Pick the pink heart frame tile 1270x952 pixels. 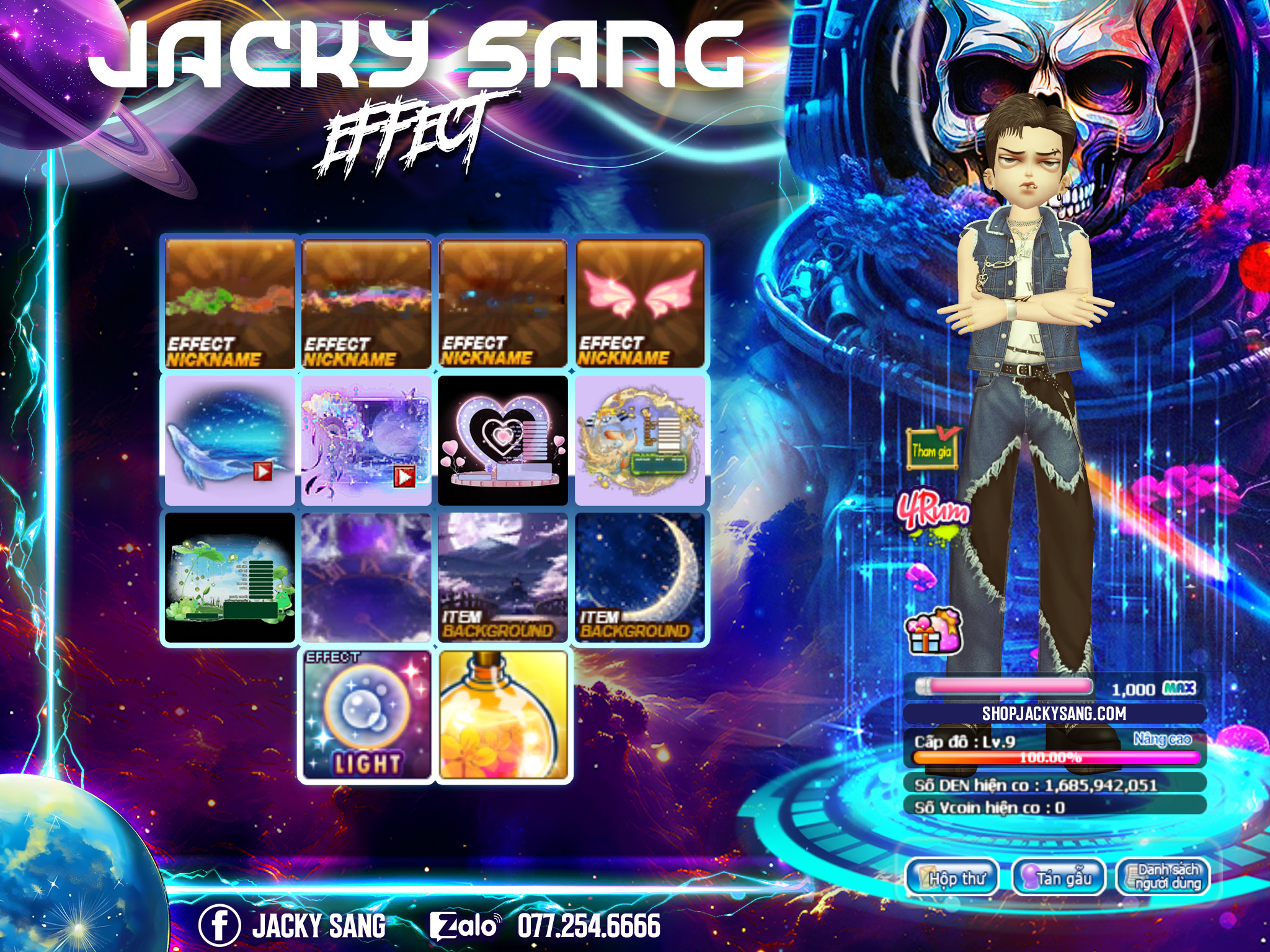click(503, 441)
